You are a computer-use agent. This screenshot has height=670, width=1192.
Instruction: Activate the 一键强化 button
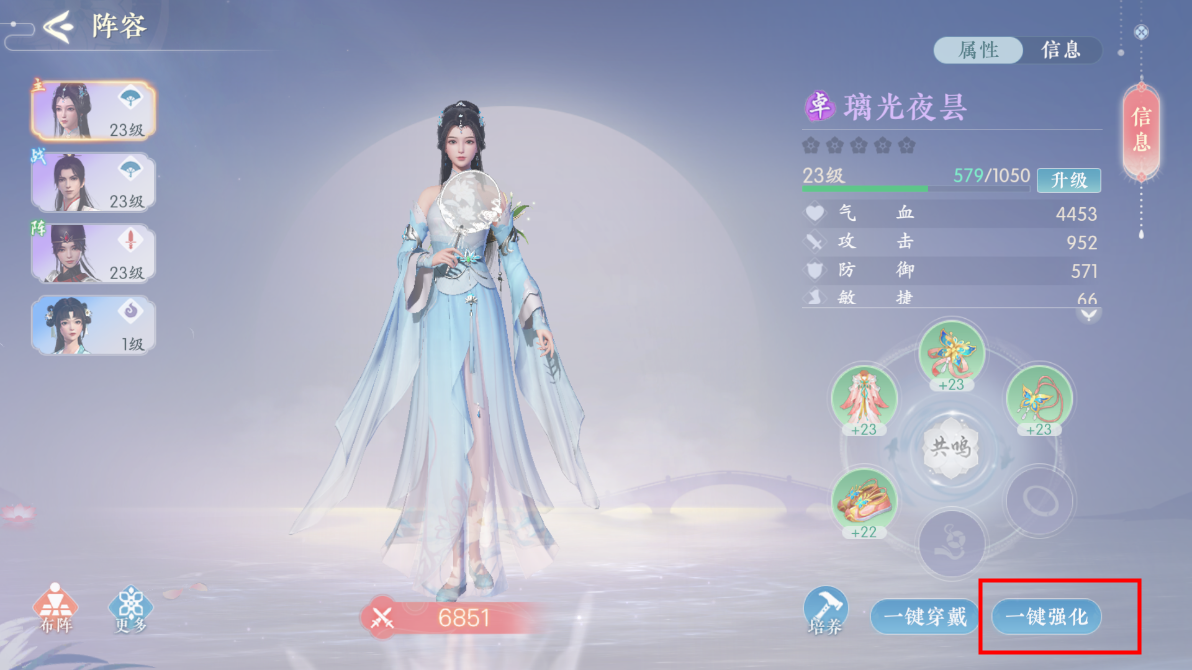coord(1046,617)
